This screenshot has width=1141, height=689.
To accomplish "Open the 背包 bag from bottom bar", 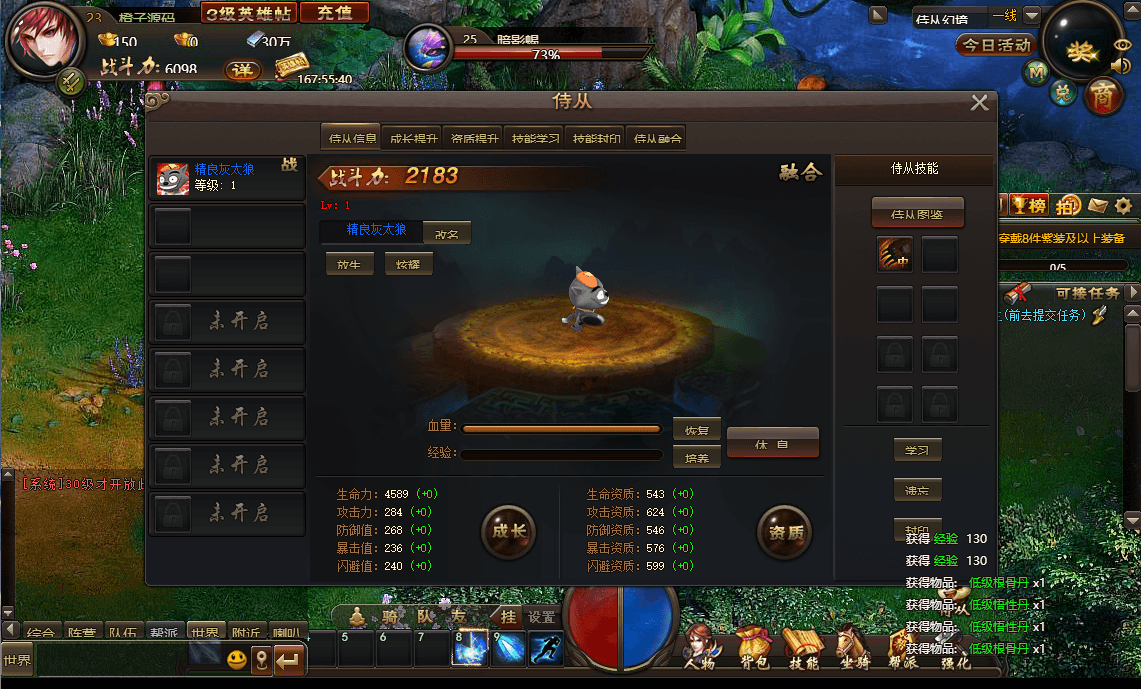I will pyautogui.click(x=752, y=645).
